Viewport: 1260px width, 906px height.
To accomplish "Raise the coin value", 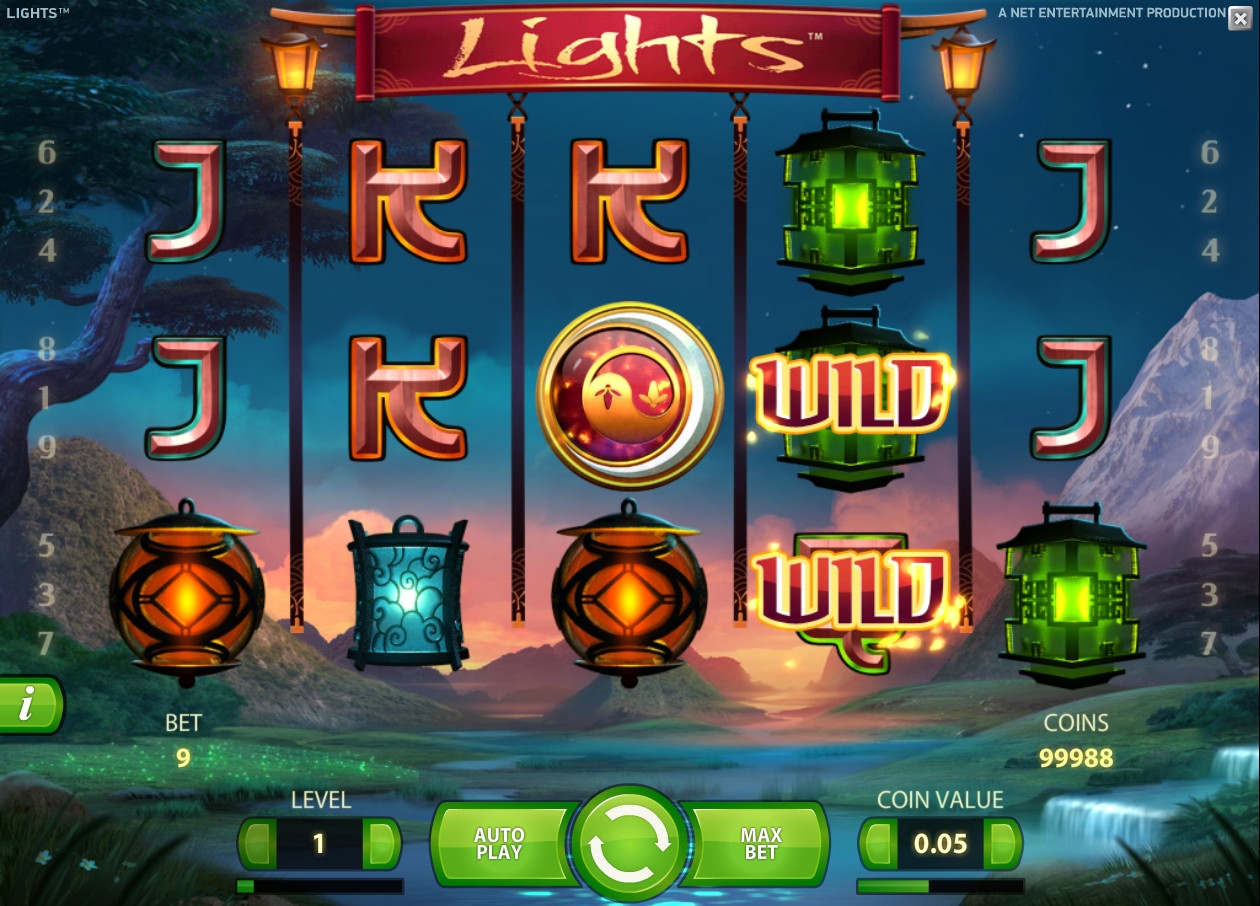I will click(x=1001, y=844).
